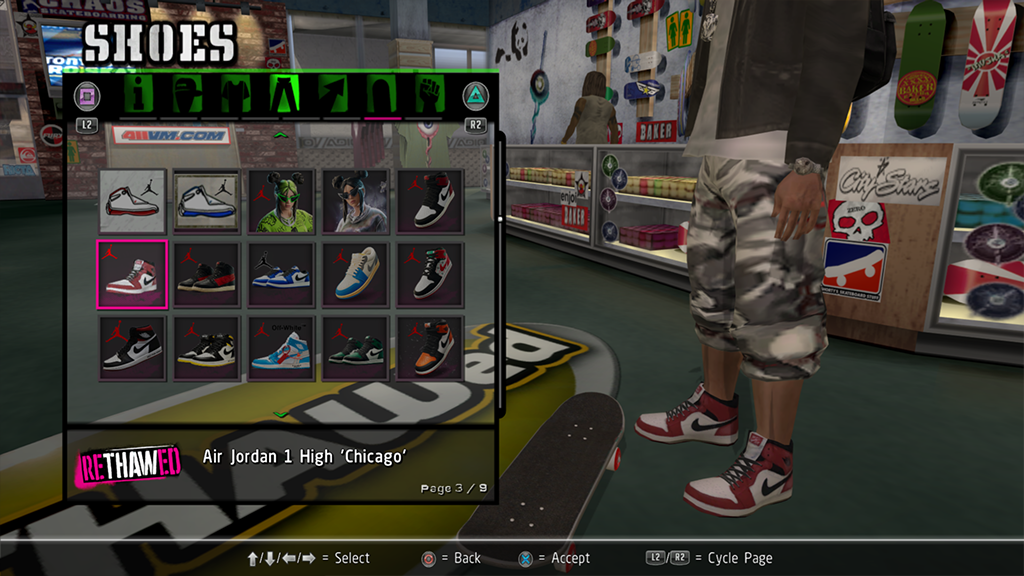Screen dimensions: 1024x576
Task: Click the green down arrow below the grid
Action: 280,414
